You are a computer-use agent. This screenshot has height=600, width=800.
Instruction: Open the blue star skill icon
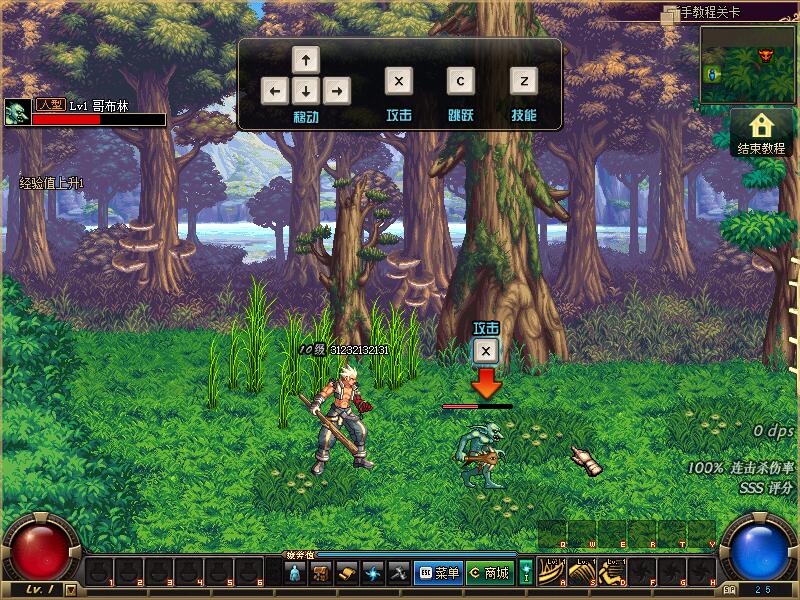[373, 573]
